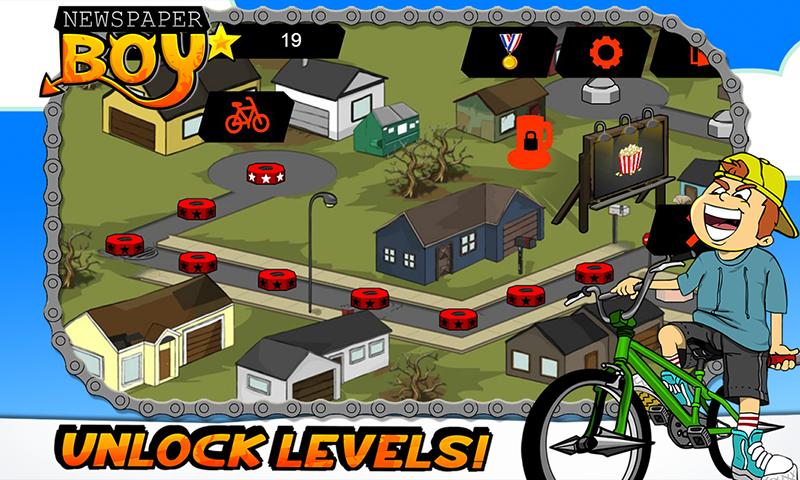The width and height of the screenshot is (800, 480).
Task: Select the level node with white stars
Action: pyautogui.click(x=265, y=173)
